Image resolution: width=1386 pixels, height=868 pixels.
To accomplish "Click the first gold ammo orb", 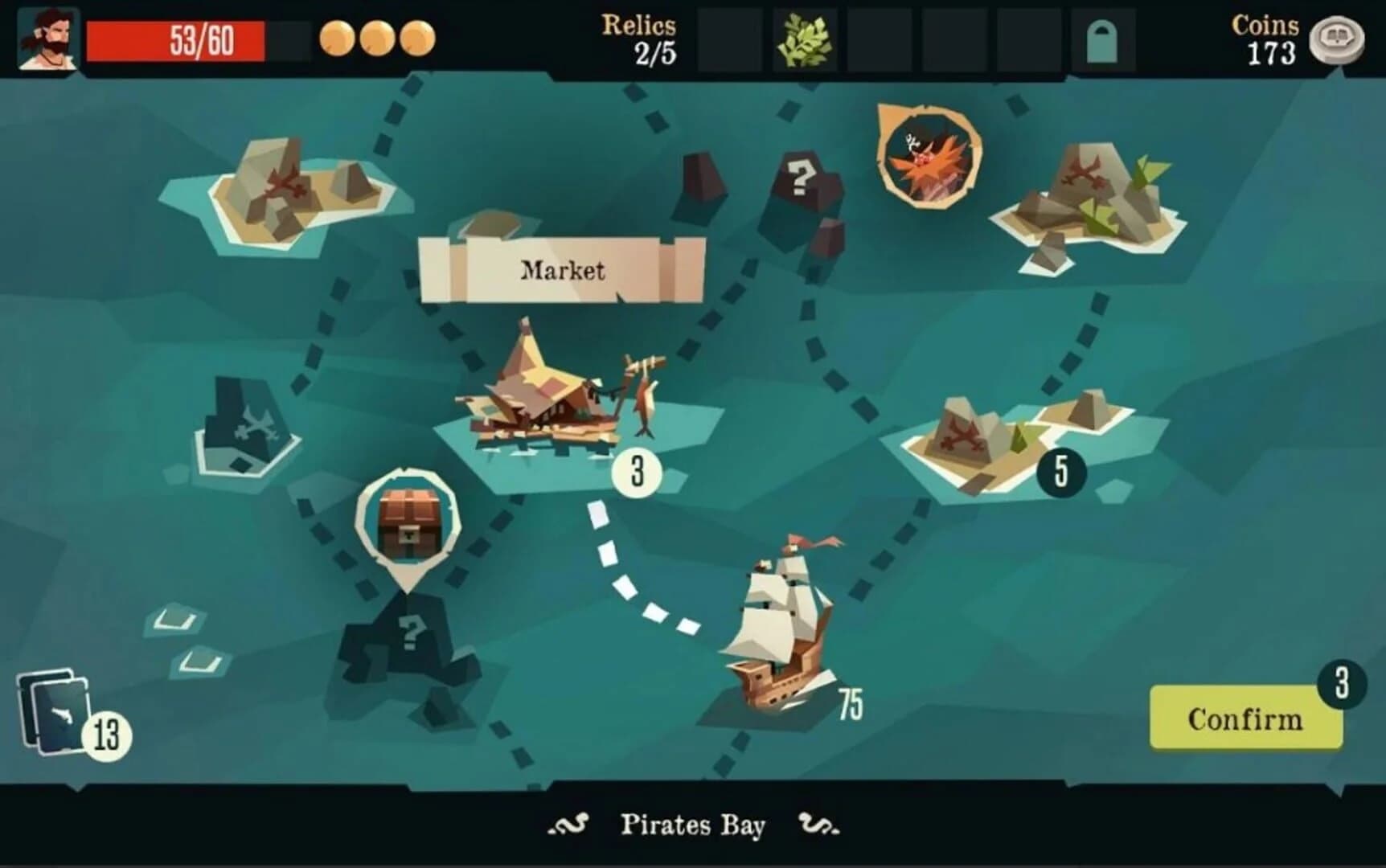I will coord(338,36).
